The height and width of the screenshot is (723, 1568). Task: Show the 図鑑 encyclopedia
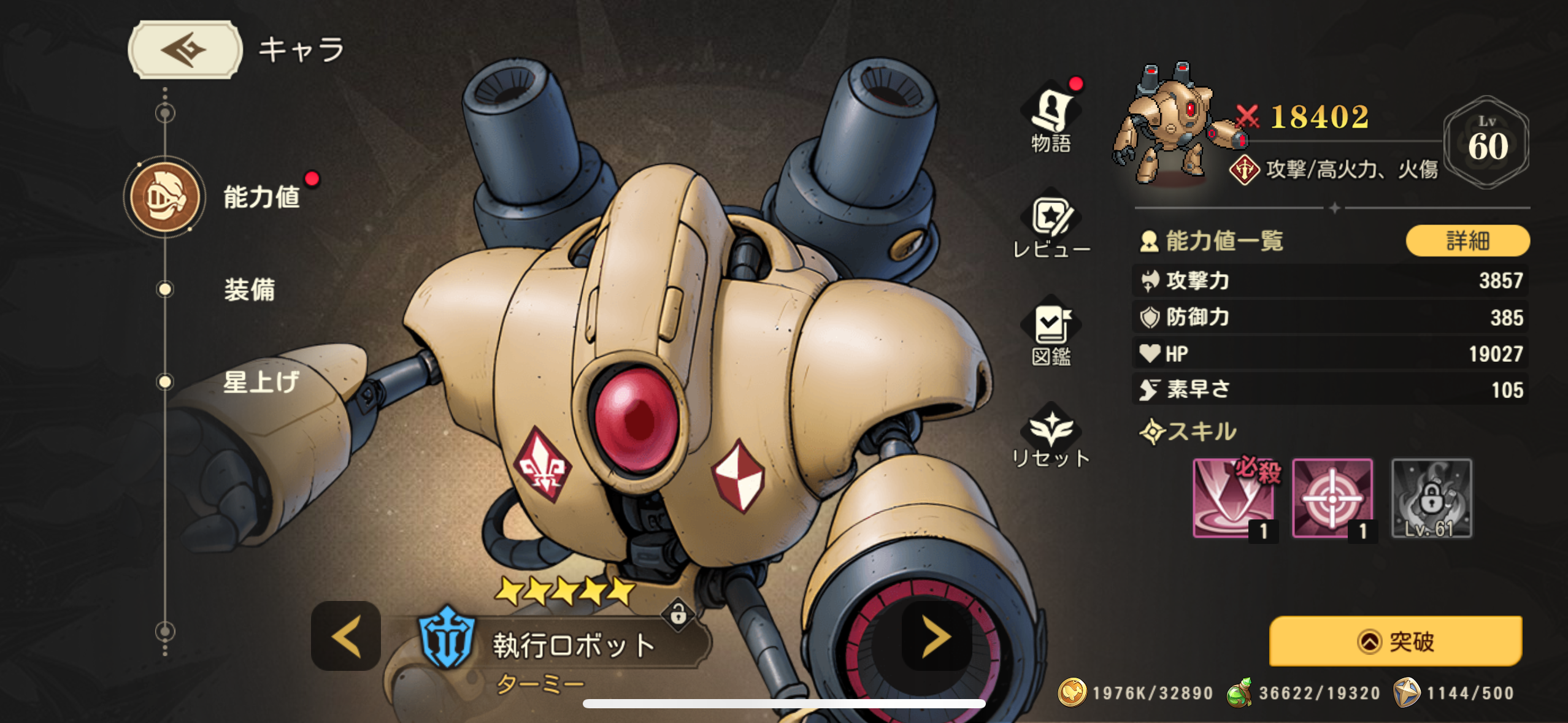coord(1051,334)
